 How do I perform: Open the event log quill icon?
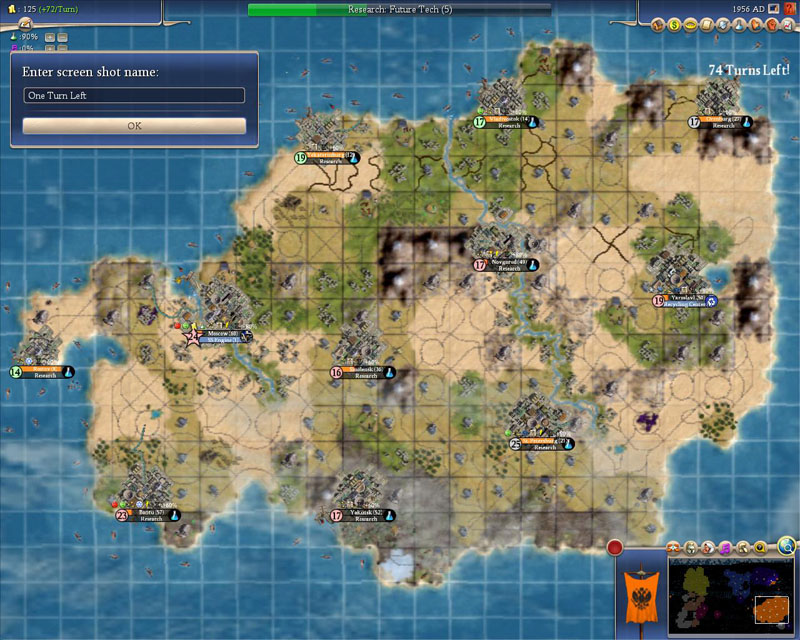coord(25,22)
